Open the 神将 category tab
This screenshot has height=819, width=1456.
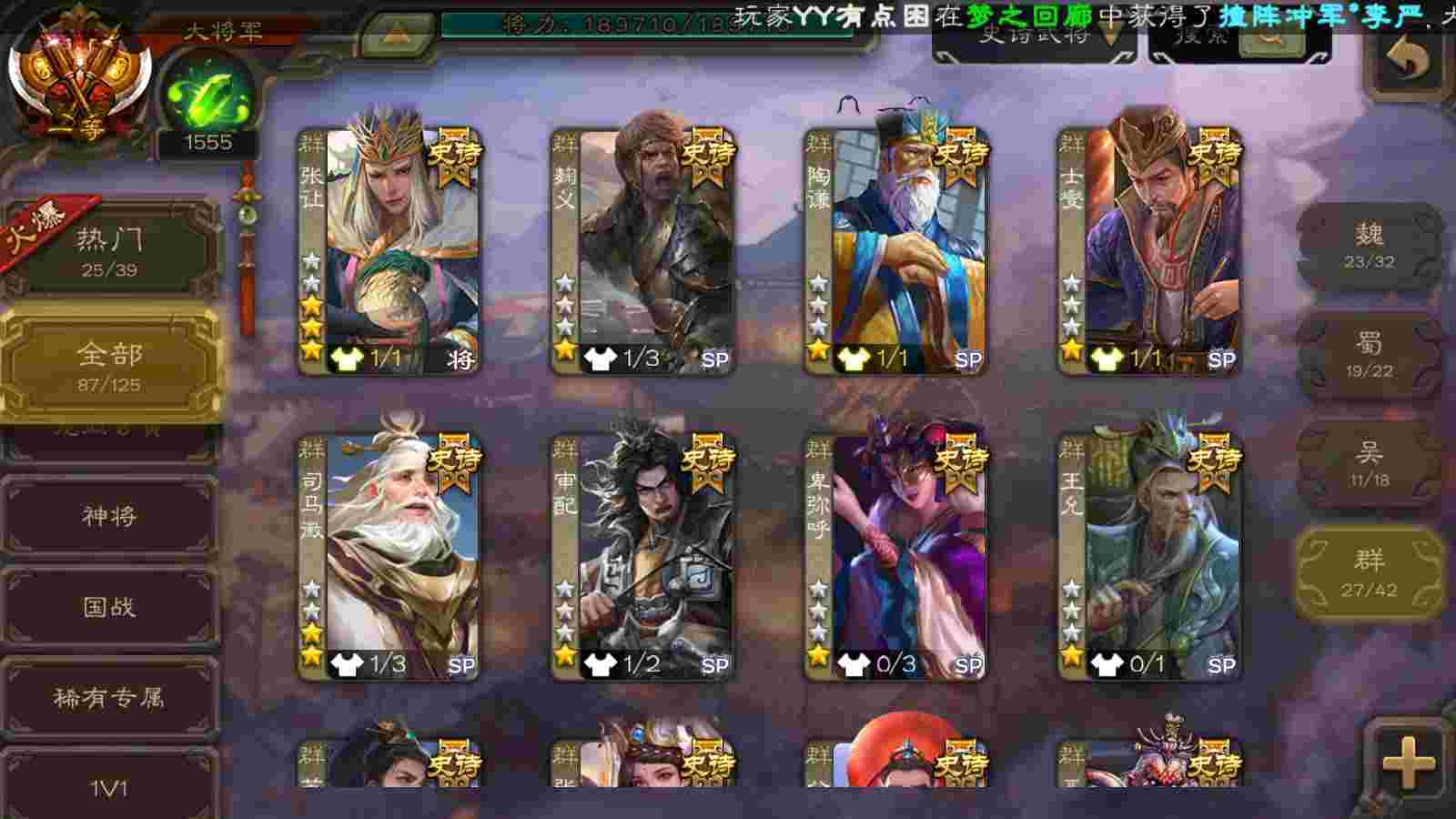click(x=109, y=516)
